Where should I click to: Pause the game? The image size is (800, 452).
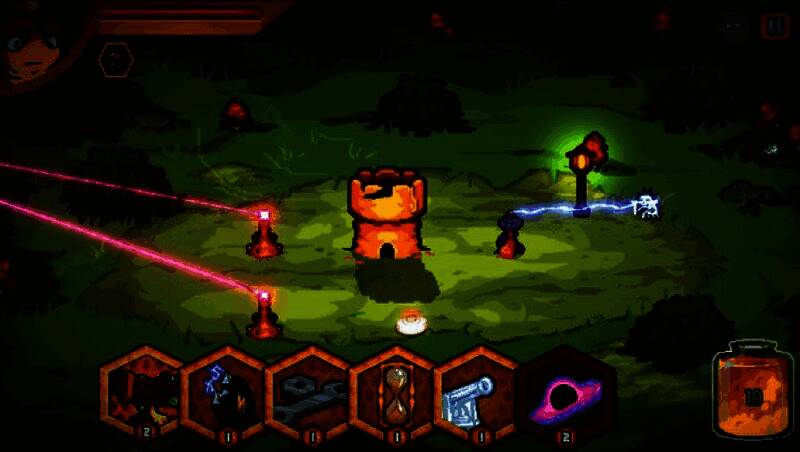pyautogui.click(x=774, y=26)
